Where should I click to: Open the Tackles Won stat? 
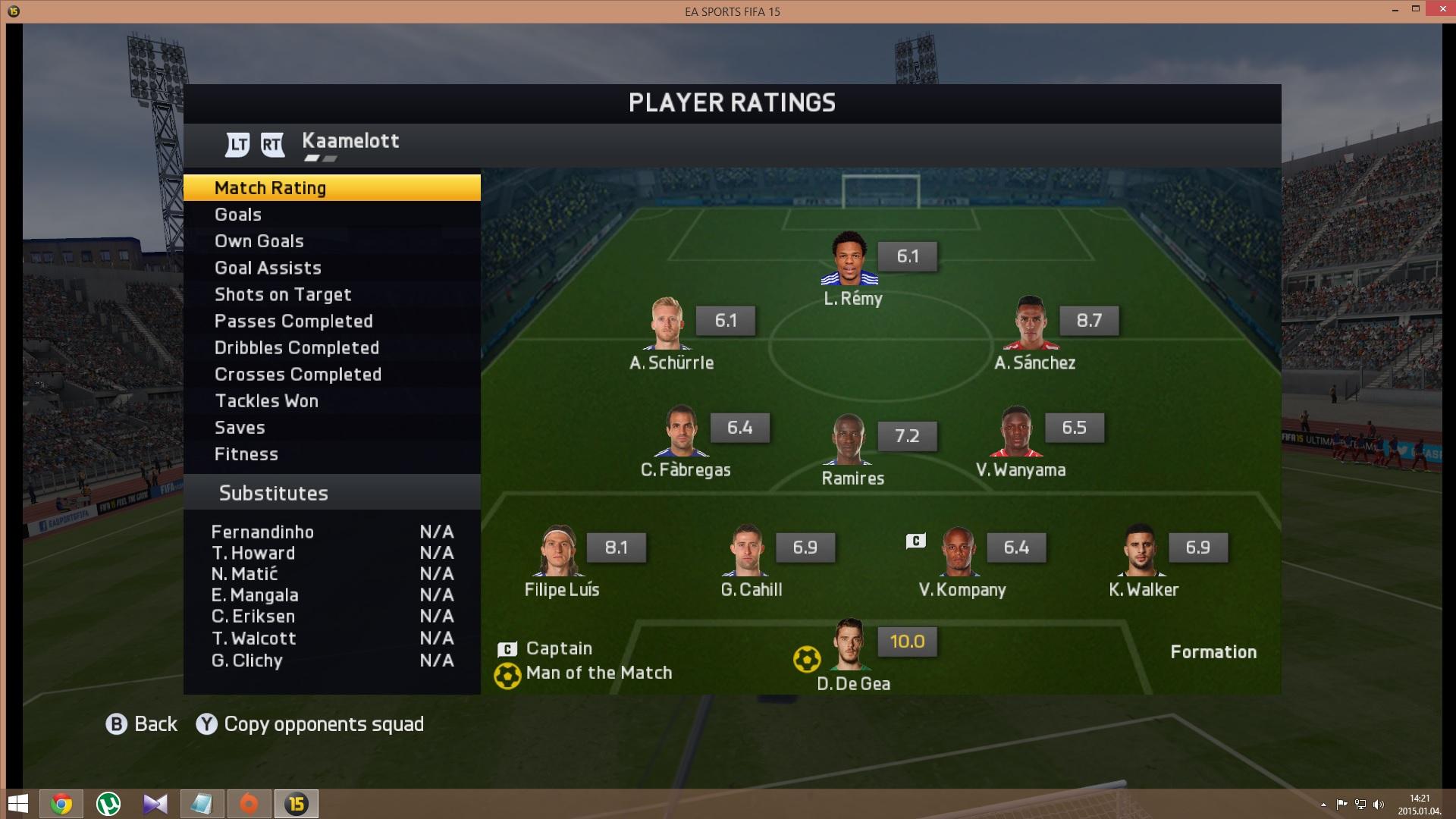[331, 400]
